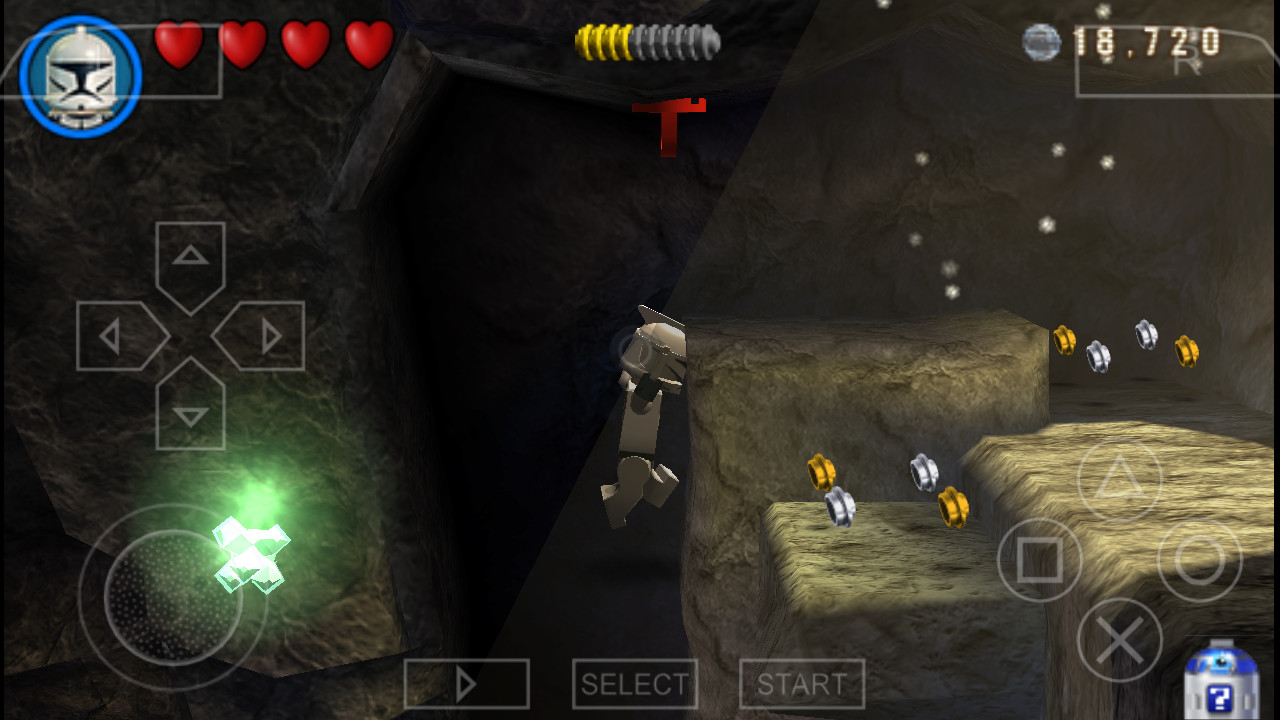This screenshot has width=1280, height=720.
Task: Tap the D-pad down arrow
Action: [x=190, y=408]
